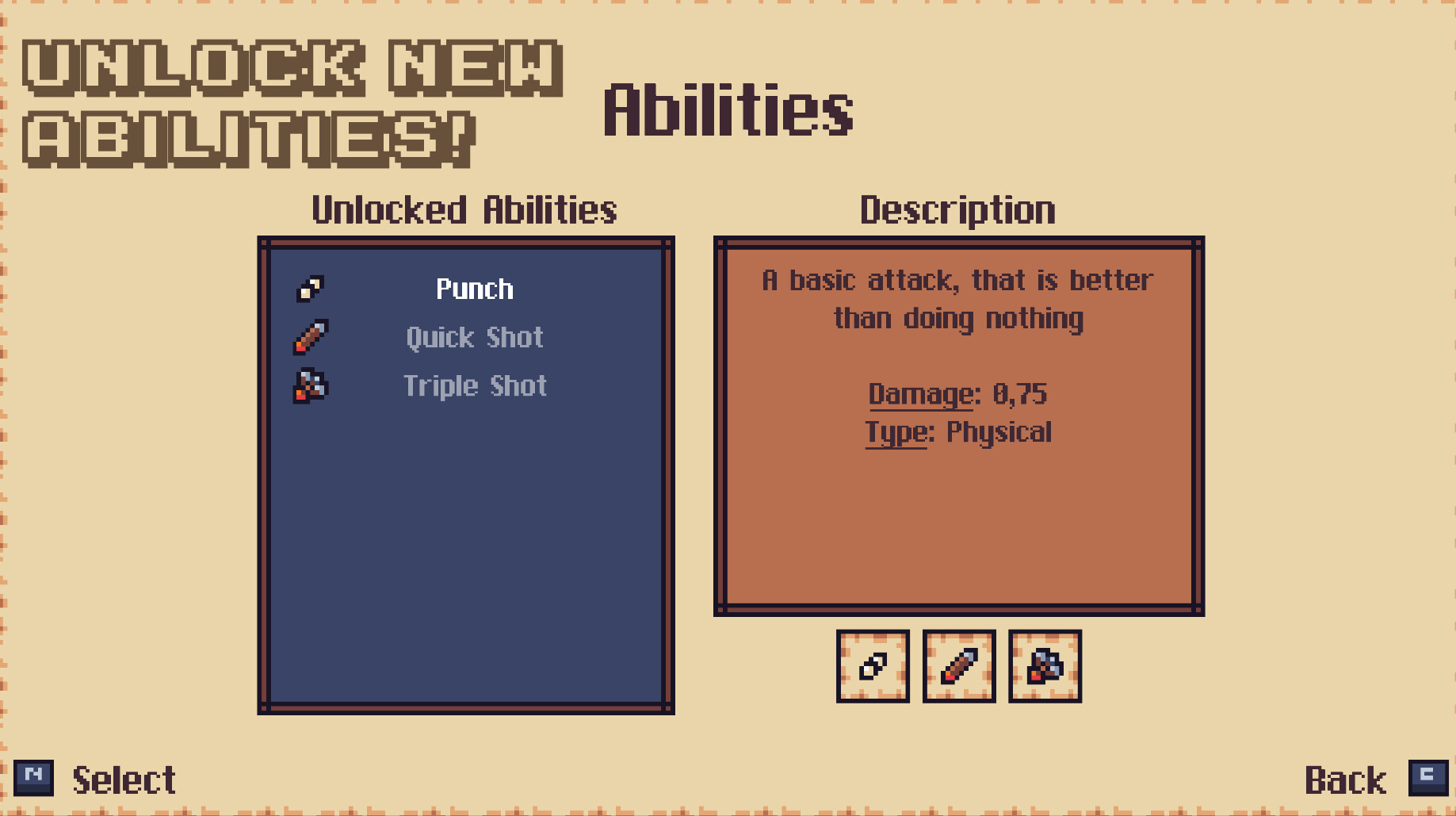Click the C key icon next to Back
The height and width of the screenshot is (816, 1456).
click(x=1427, y=778)
